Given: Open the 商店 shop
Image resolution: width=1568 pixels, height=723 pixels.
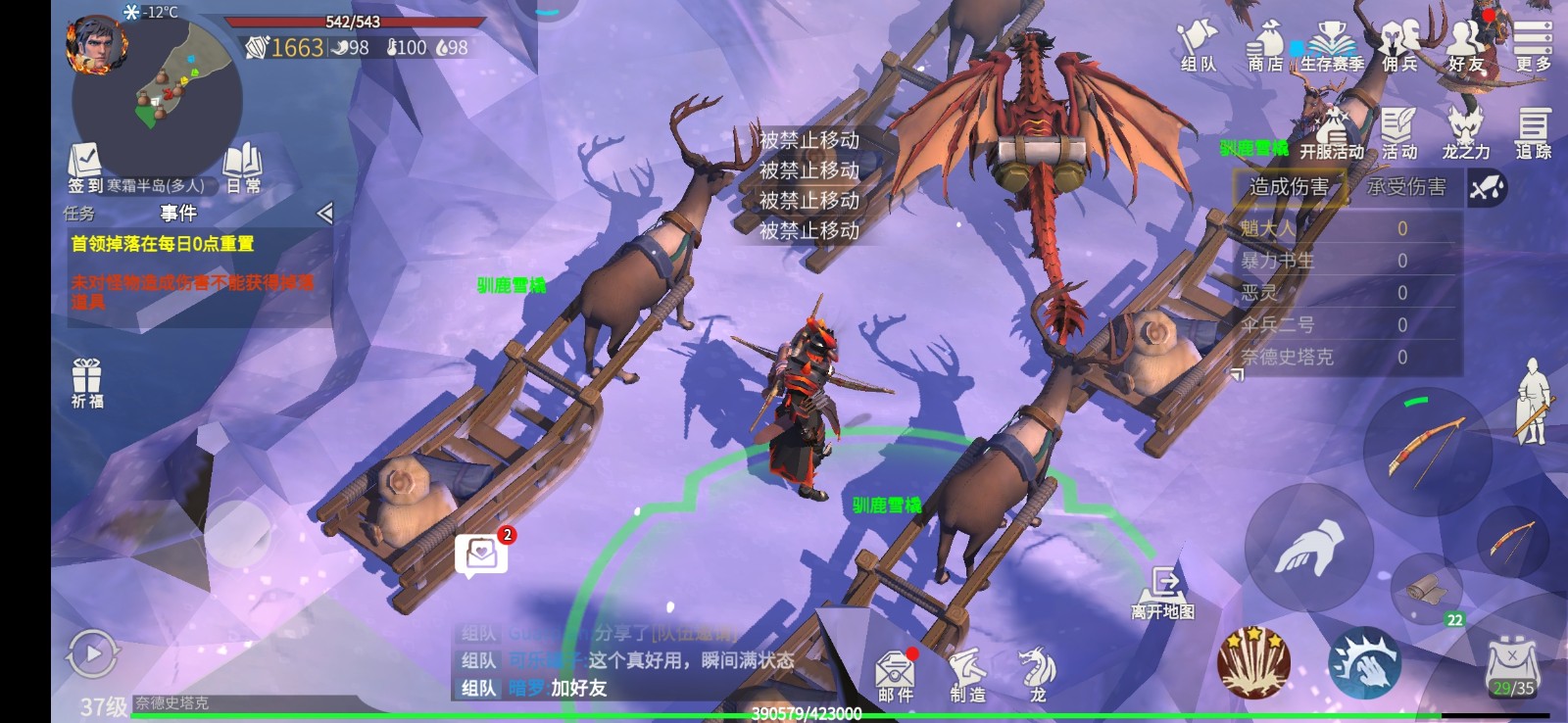Looking at the screenshot, I should 1265,47.
